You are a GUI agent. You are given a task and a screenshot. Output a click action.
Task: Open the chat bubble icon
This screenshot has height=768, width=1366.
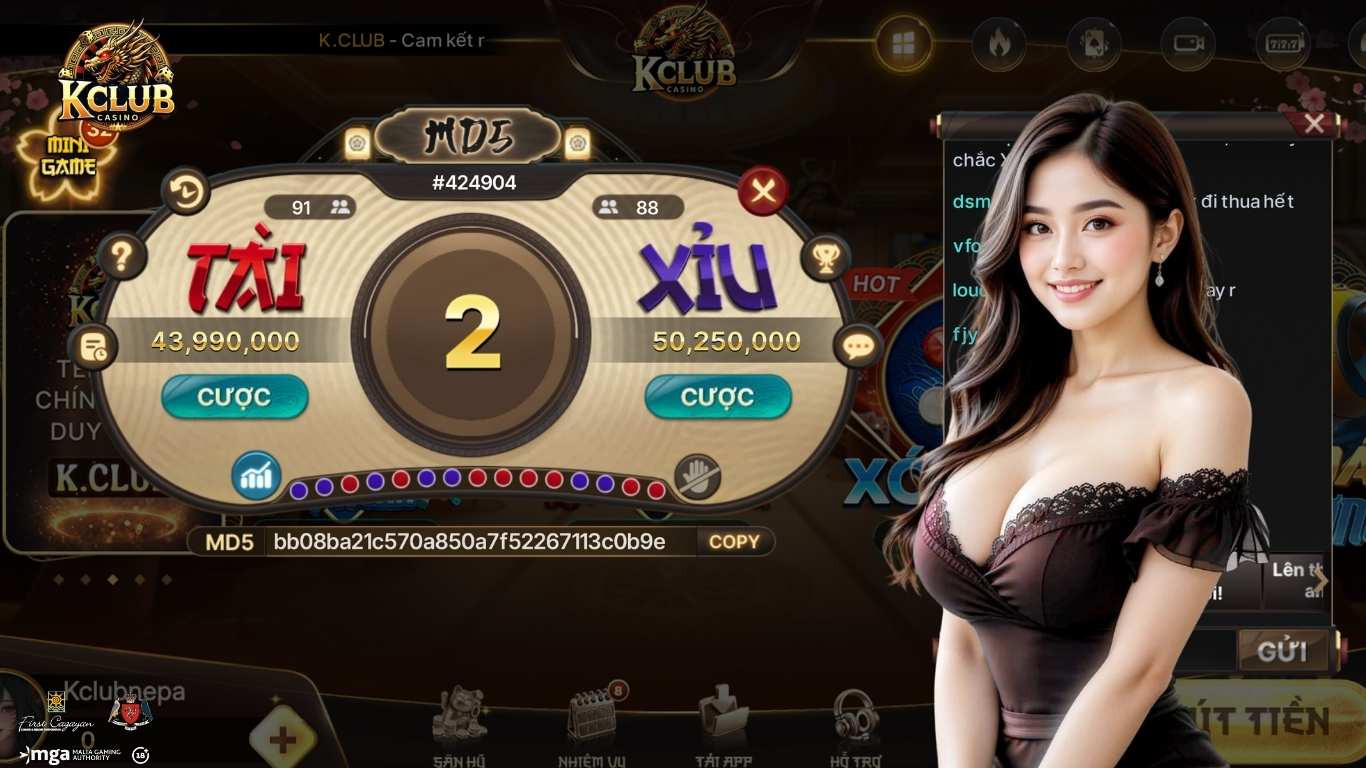click(x=857, y=346)
